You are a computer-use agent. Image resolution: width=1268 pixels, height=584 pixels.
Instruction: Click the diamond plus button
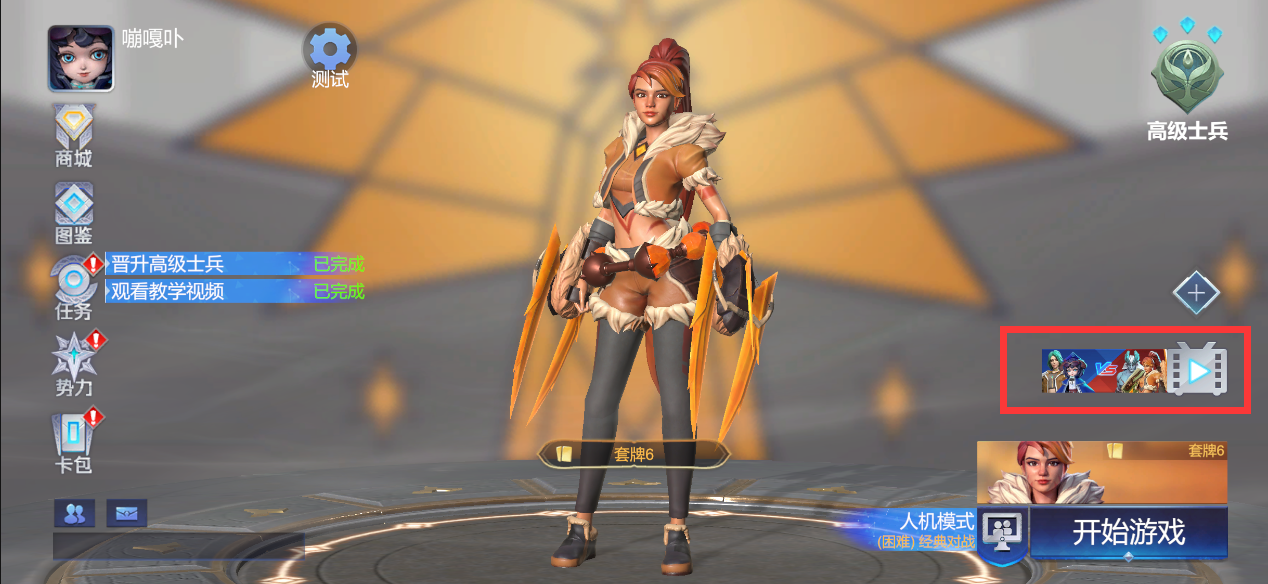(1196, 294)
